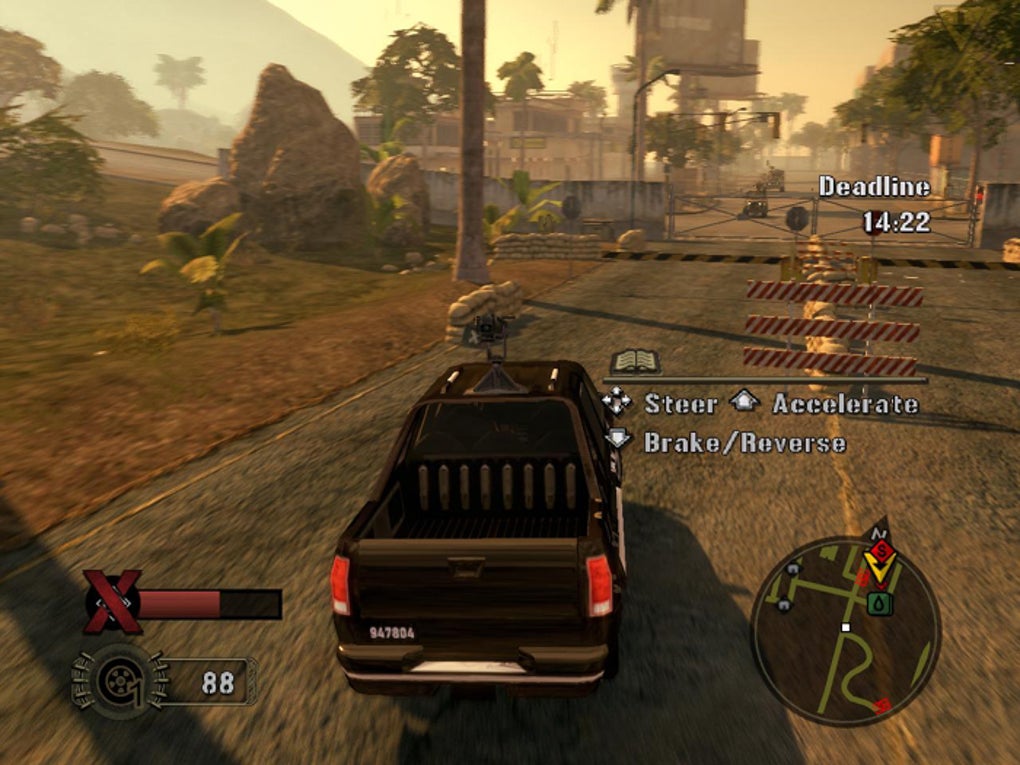Click the vehicle wheel icon beside ammo count

pyautogui.click(x=119, y=681)
